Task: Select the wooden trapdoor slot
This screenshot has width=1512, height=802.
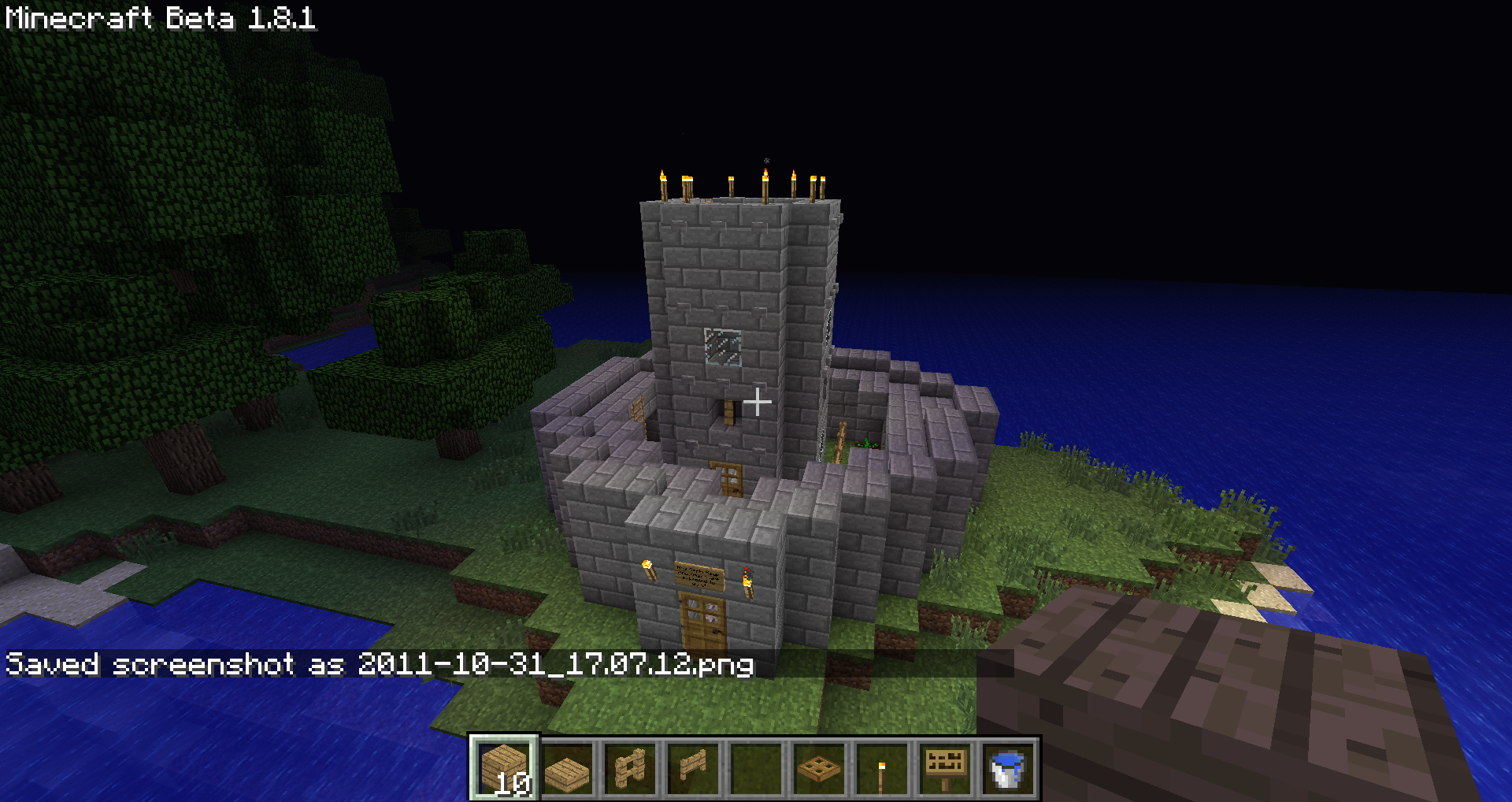Action: (x=819, y=768)
